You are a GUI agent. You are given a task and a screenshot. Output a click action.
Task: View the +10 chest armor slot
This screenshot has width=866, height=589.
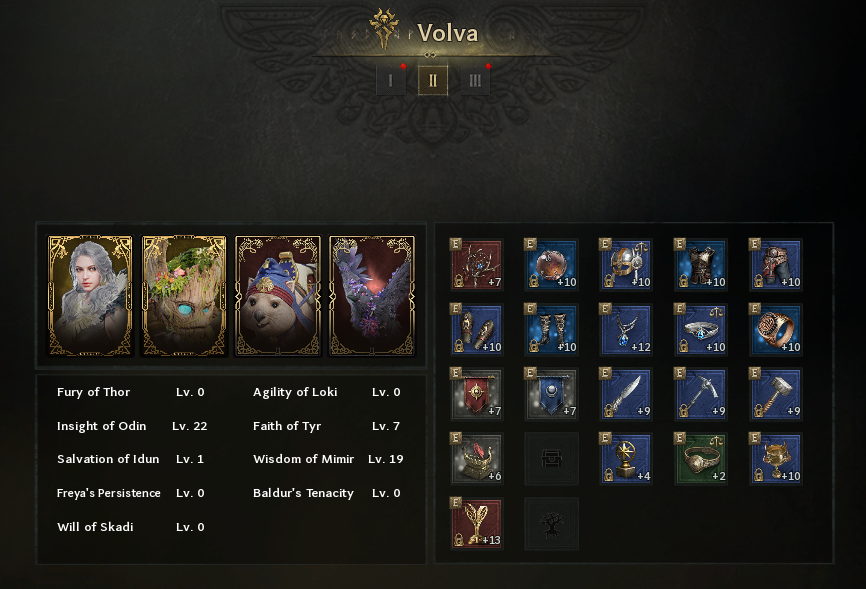701,264
